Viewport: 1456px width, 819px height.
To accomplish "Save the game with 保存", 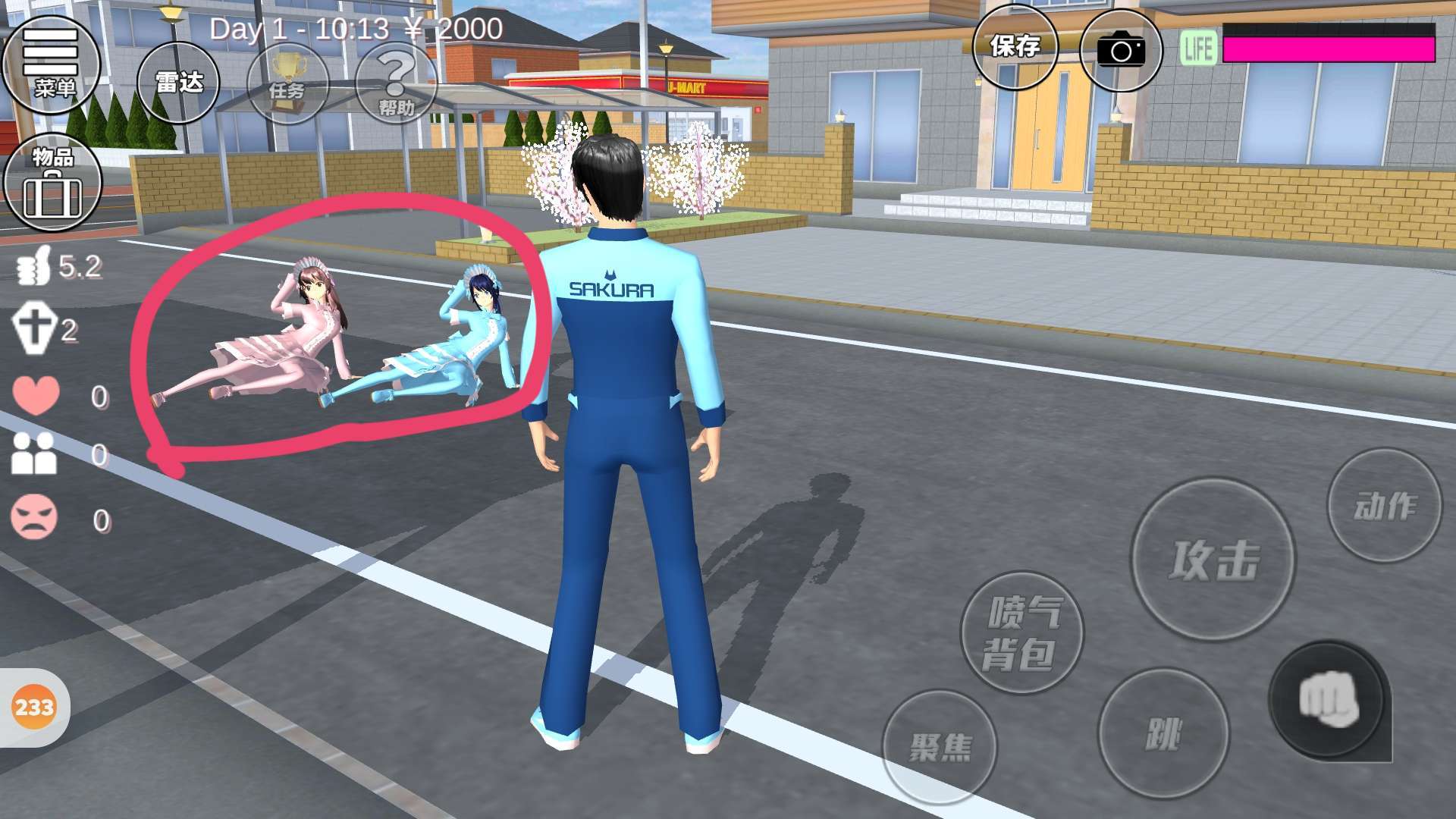I will tap(1015, 47).
